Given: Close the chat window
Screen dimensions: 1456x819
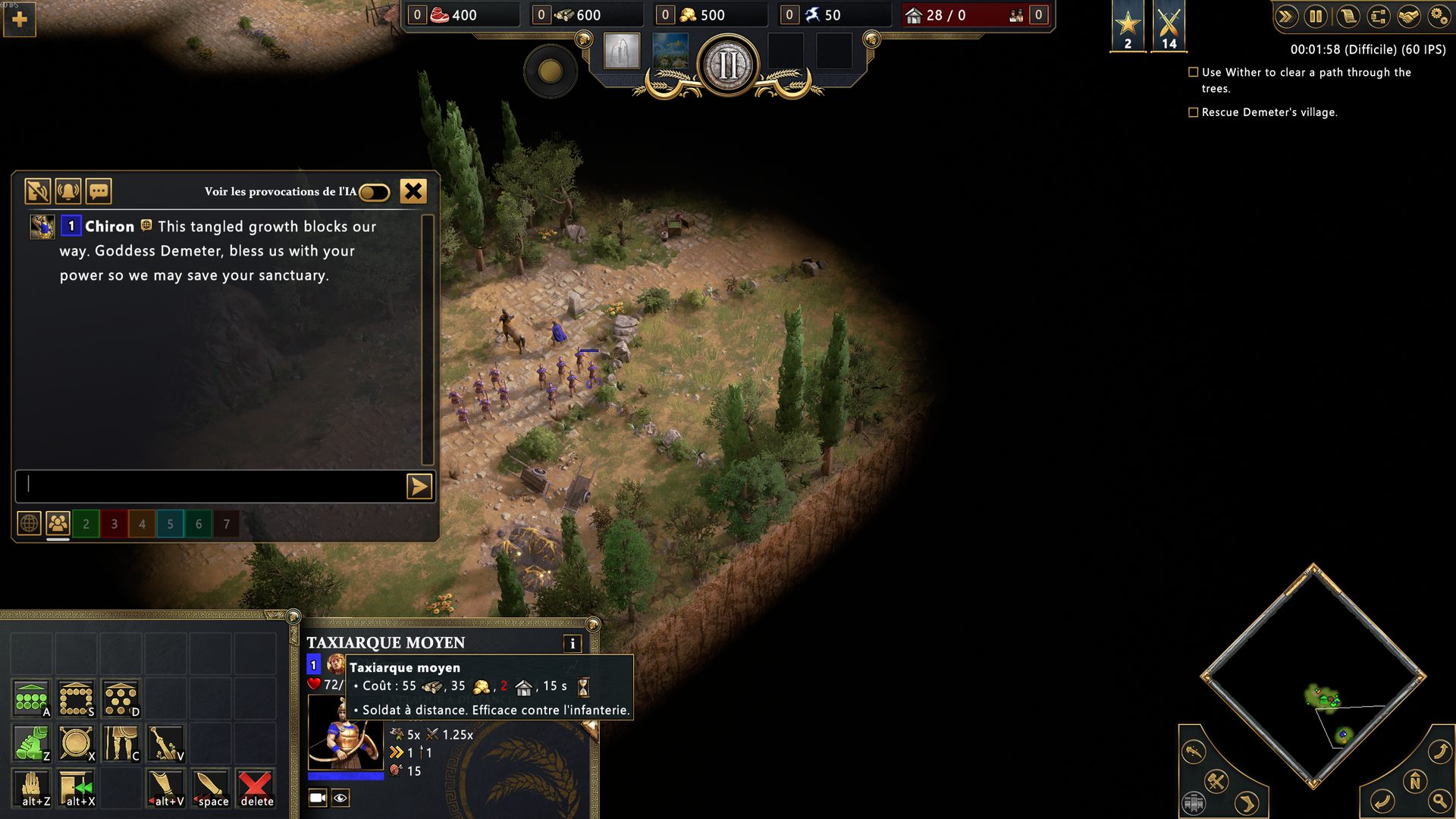Looking at the screenshot, I should tap(413, 191).
